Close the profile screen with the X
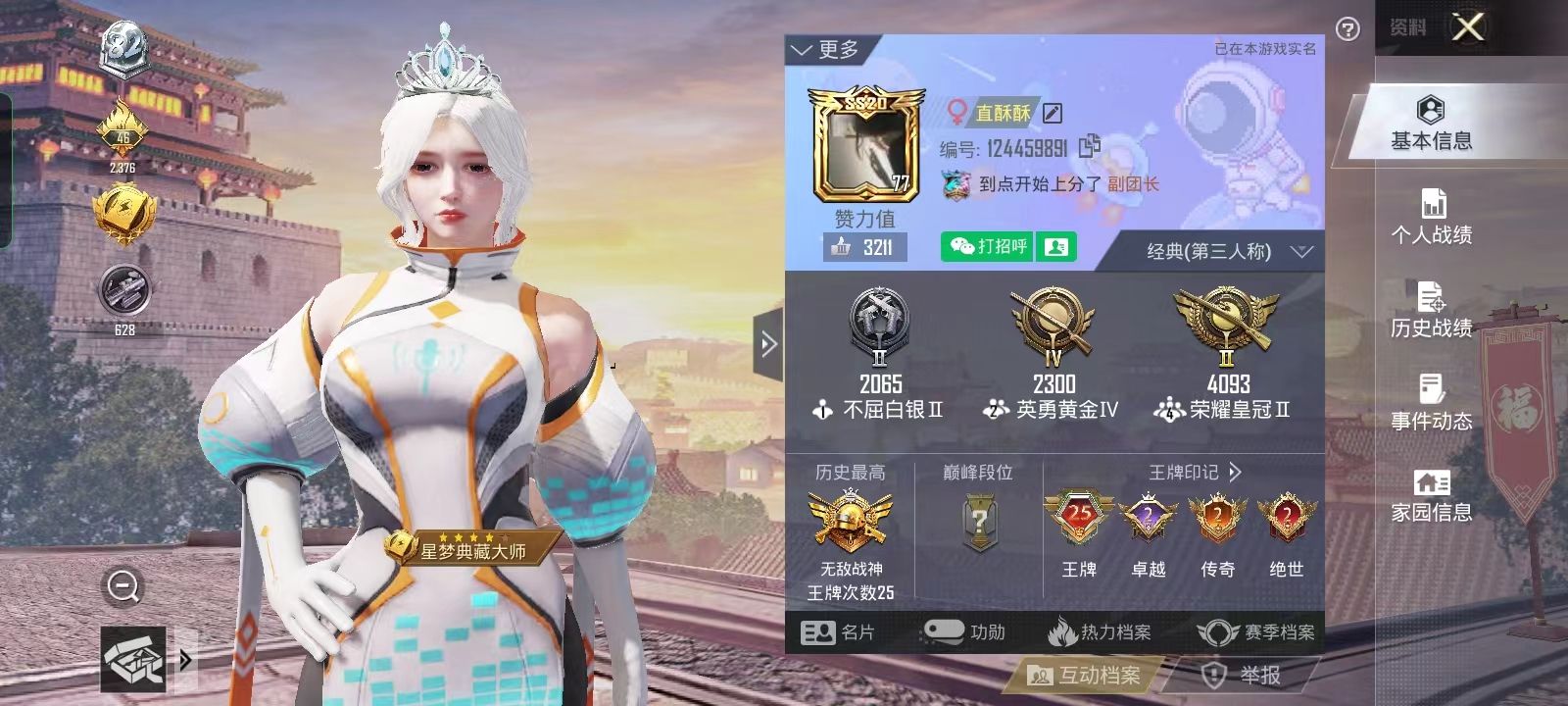 [1467, 27]
